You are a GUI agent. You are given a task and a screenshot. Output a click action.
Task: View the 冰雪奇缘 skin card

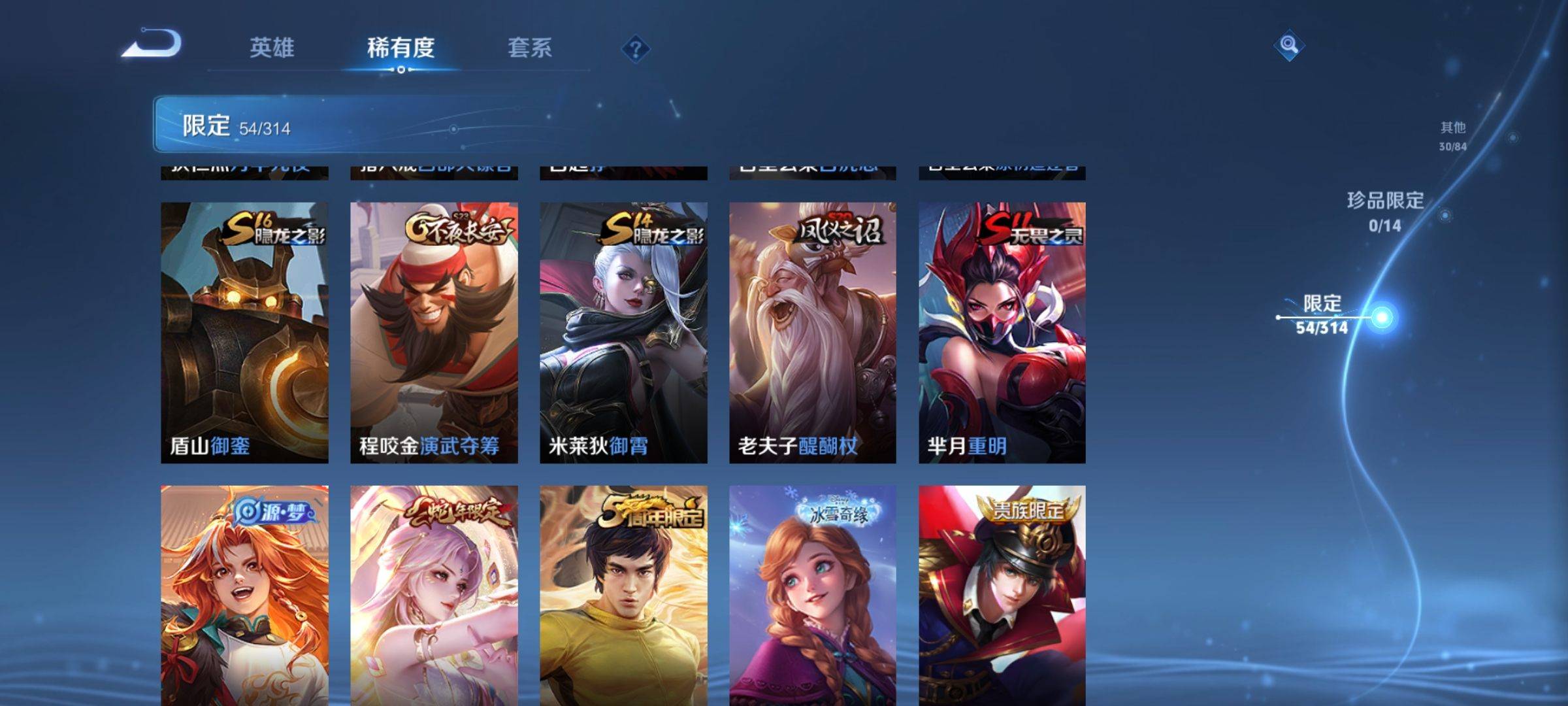click(x=813, y=595)
